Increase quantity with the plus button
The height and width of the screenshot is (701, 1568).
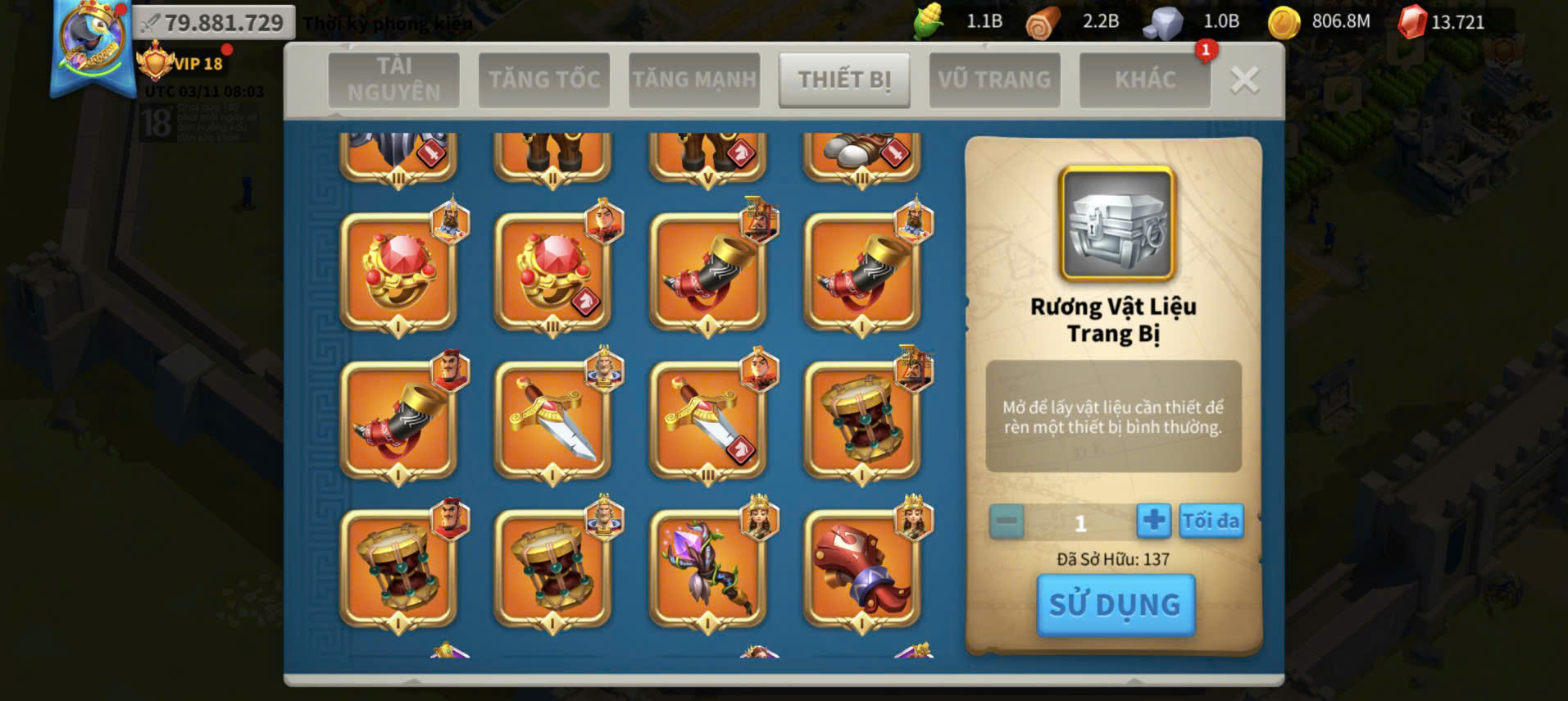click(1153, 521)
